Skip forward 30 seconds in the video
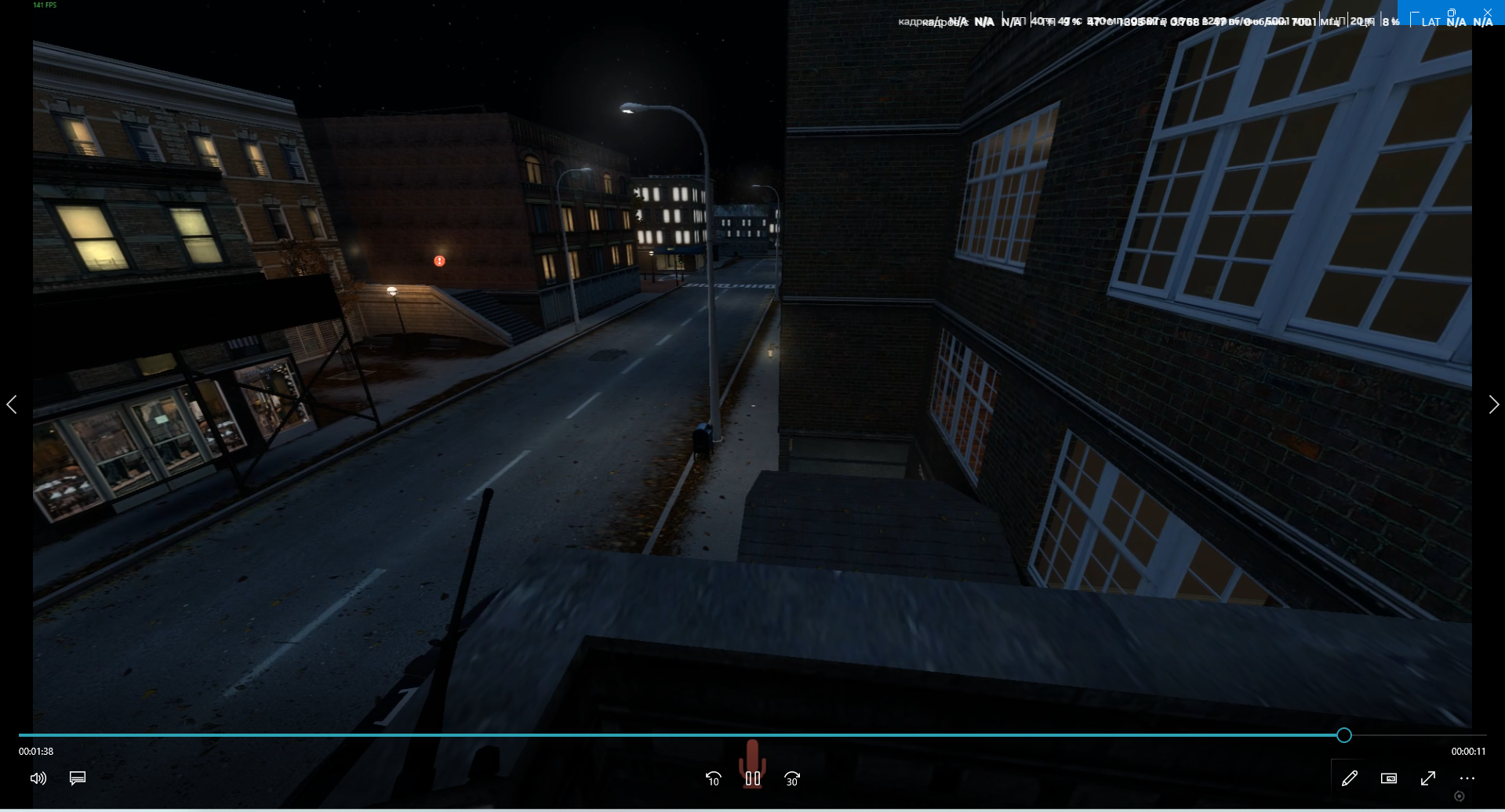This screenshot has width=1505, height=812. [792, 778]
